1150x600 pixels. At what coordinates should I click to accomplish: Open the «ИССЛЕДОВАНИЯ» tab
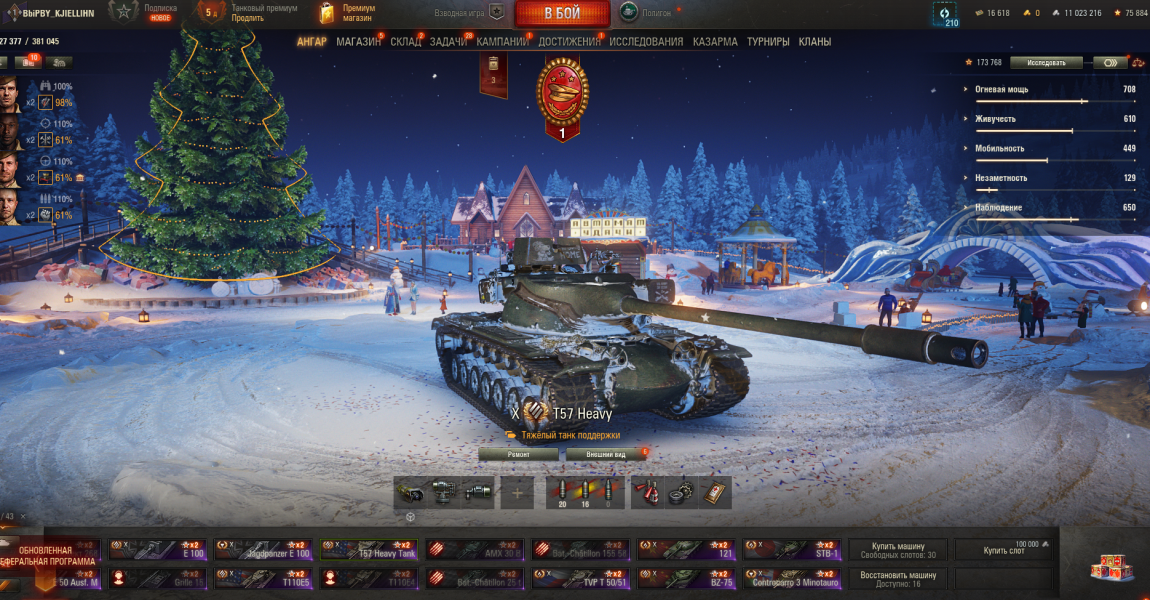pyautogui.click(x=646, y=42)
